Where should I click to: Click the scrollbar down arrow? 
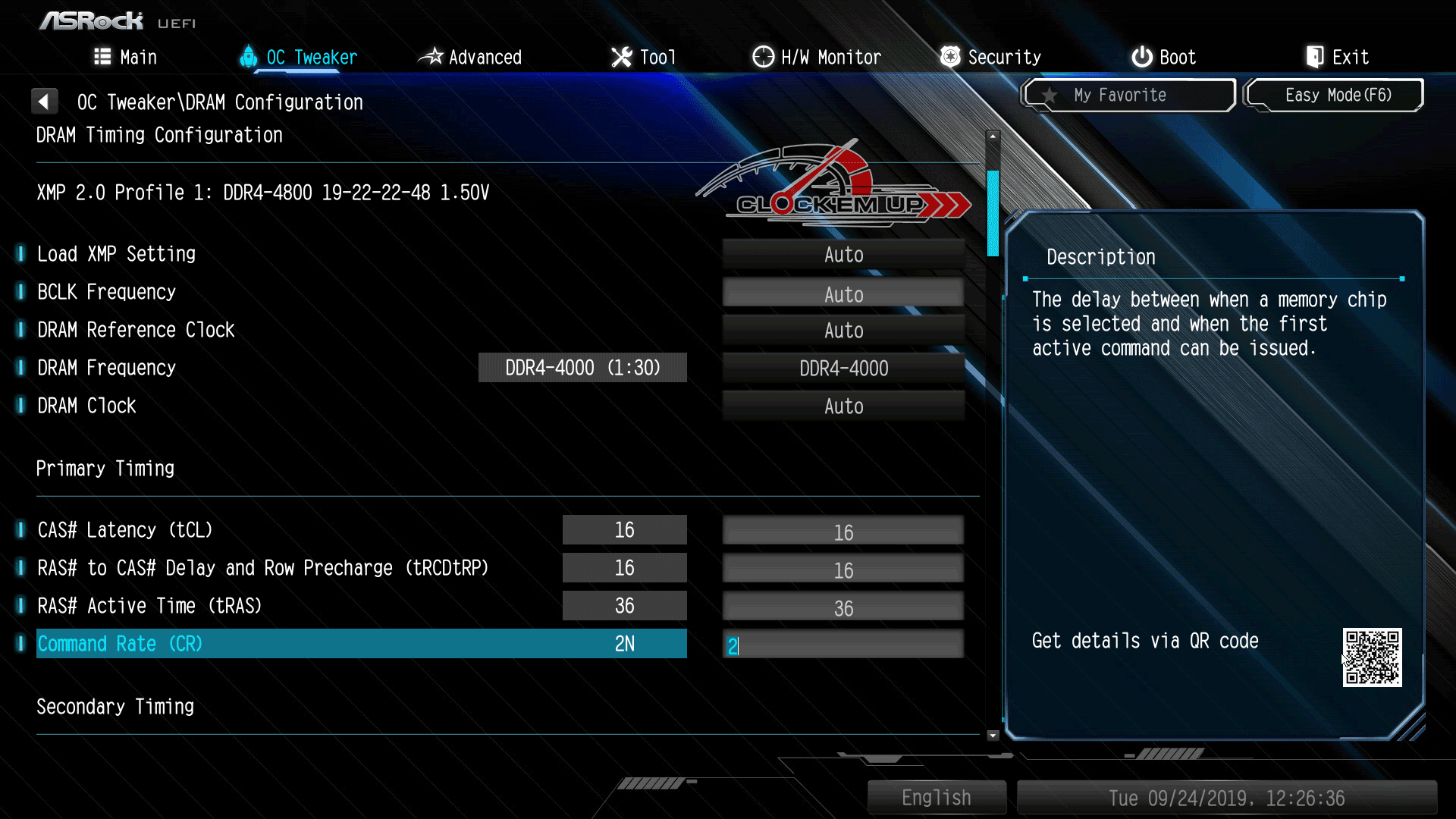(993, 735)
